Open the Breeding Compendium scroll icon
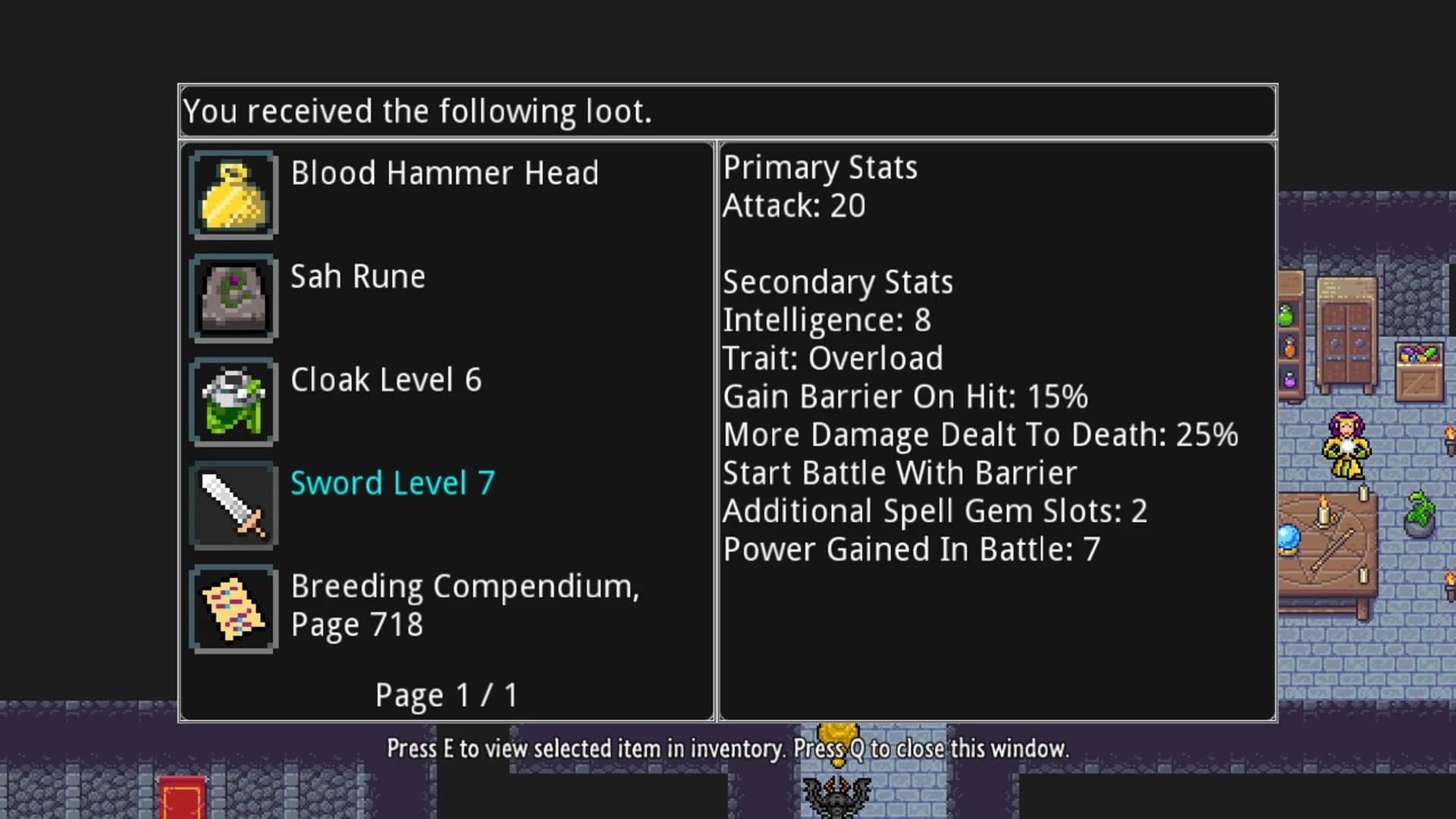This screenshot has width=1456, height=819. tap(233, 607)
